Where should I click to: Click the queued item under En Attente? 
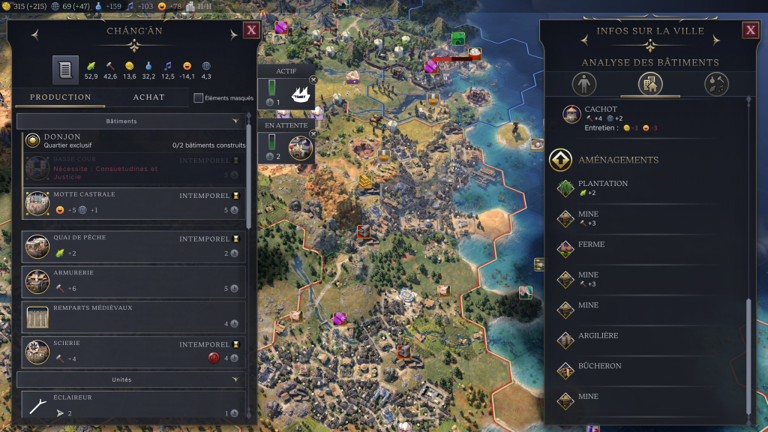pos(299,148)
